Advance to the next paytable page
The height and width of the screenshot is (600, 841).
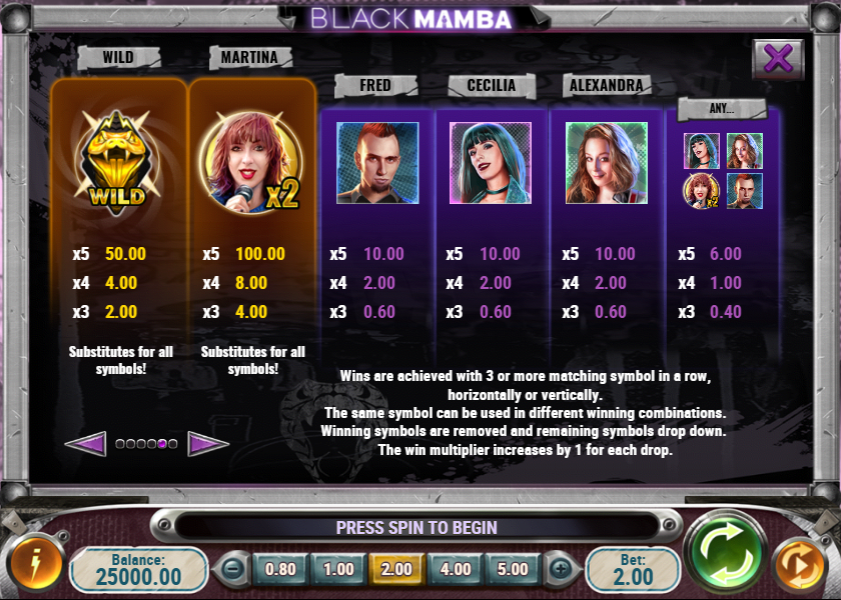(x=207, y=443)
